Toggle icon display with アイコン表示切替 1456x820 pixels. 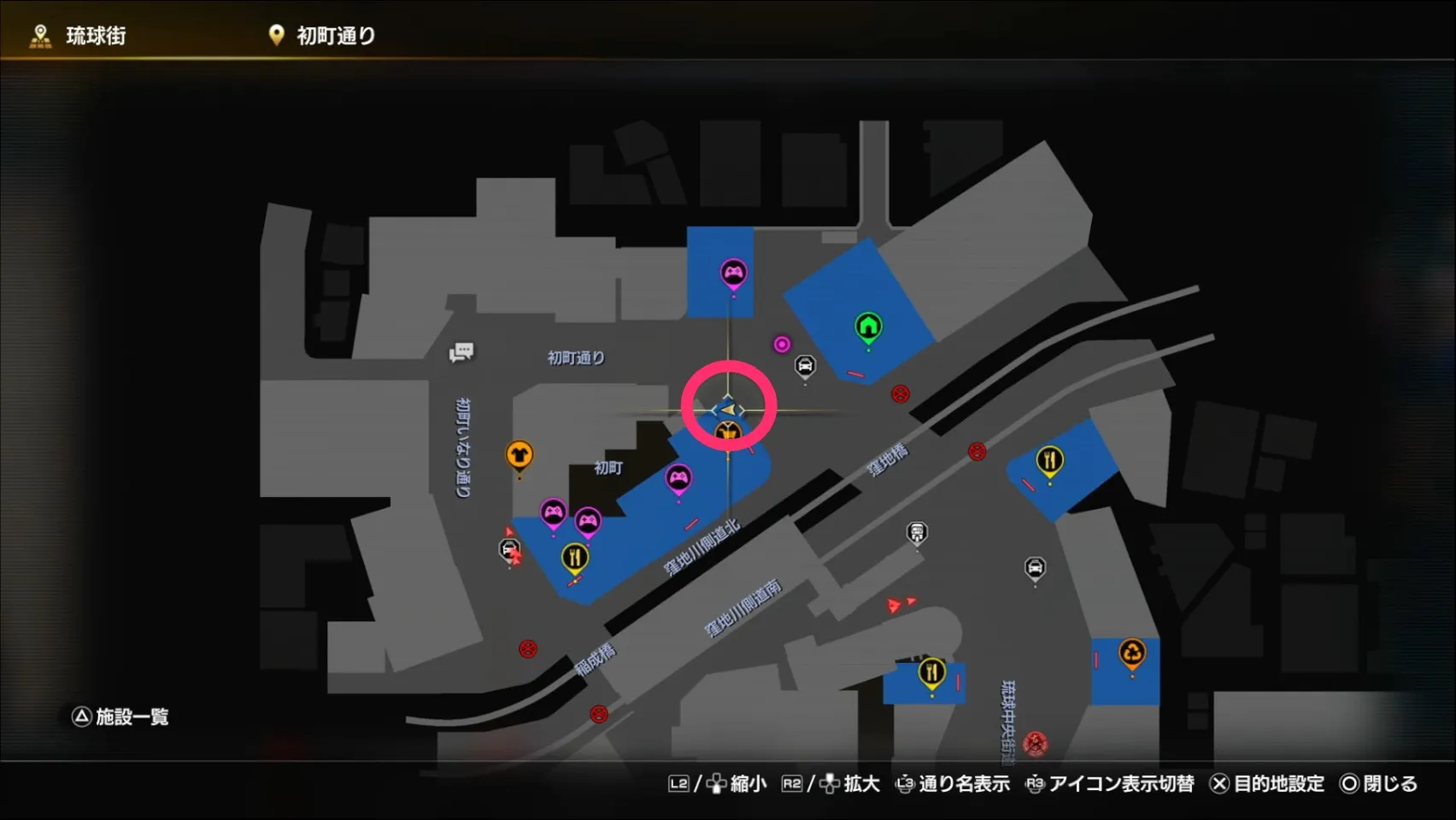pyautogui.click(x=1120, y=783)
